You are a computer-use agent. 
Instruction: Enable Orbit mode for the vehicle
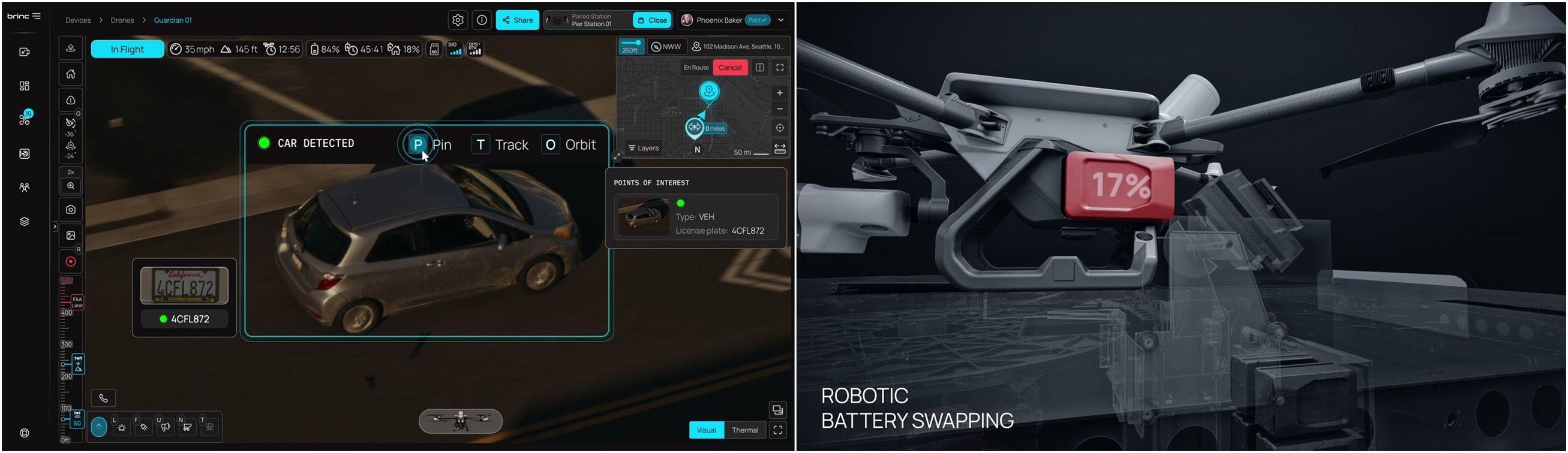click(569, 145)
